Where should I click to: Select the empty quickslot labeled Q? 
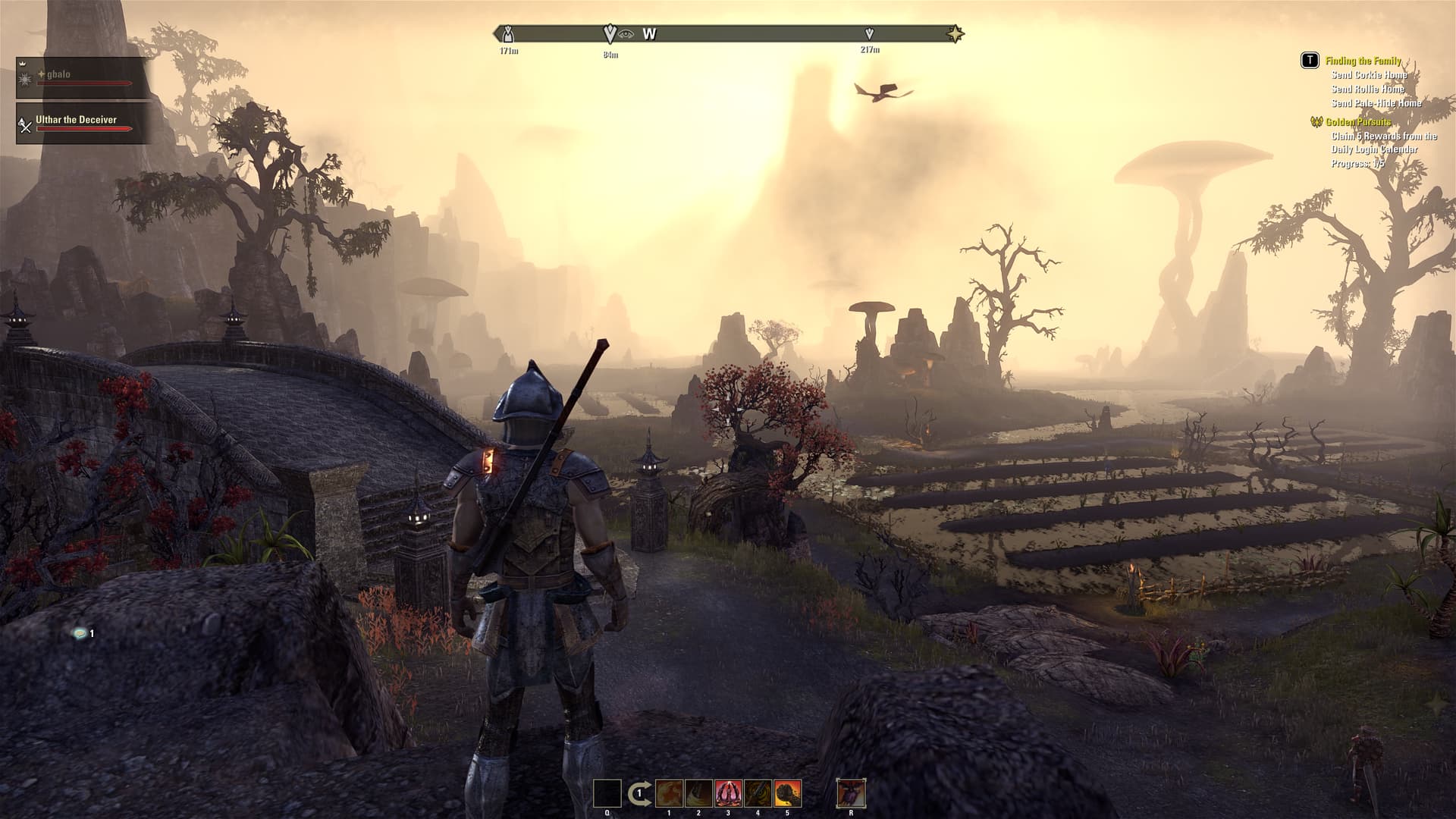coord(607,794)
